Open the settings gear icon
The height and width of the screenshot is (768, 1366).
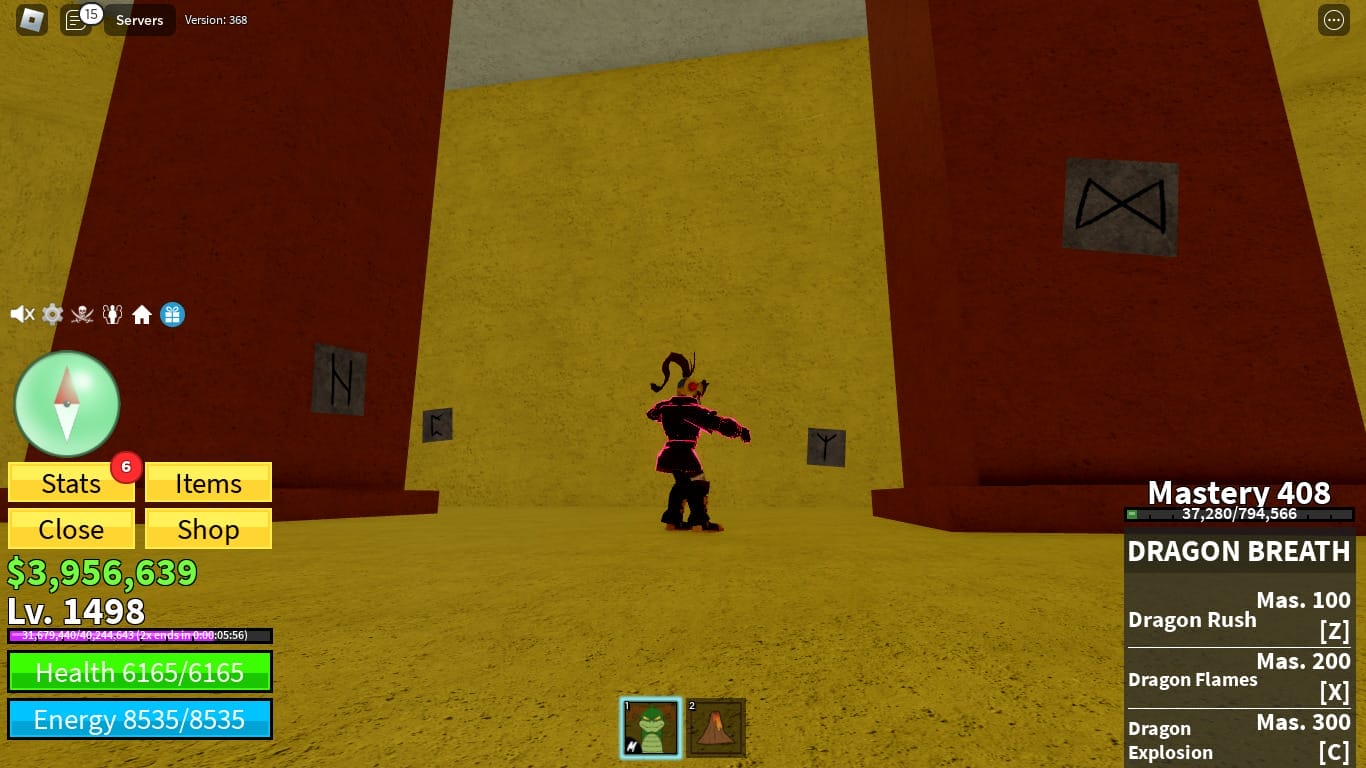[52, 314]
